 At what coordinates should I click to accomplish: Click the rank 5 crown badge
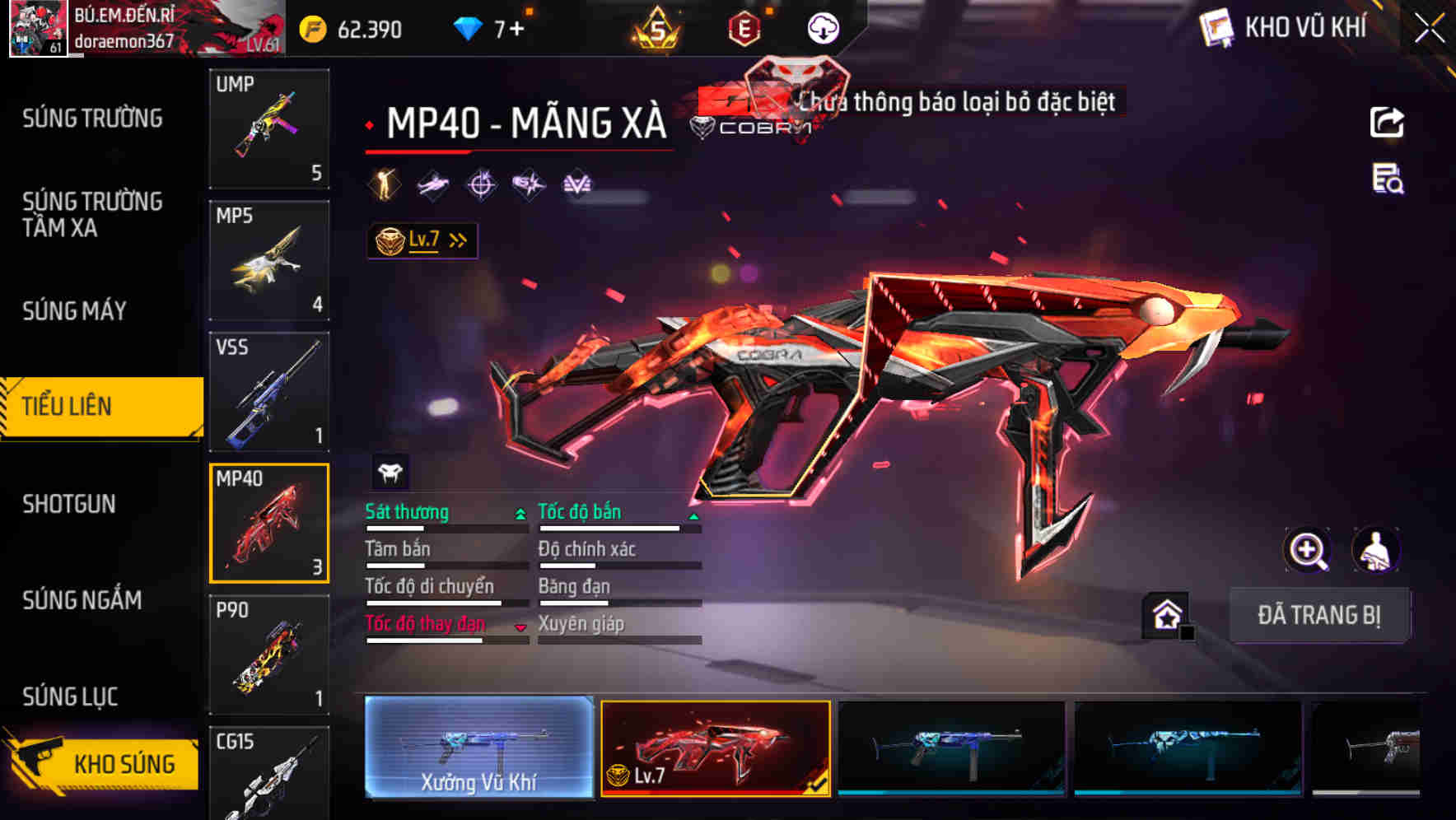pos(655,27)
